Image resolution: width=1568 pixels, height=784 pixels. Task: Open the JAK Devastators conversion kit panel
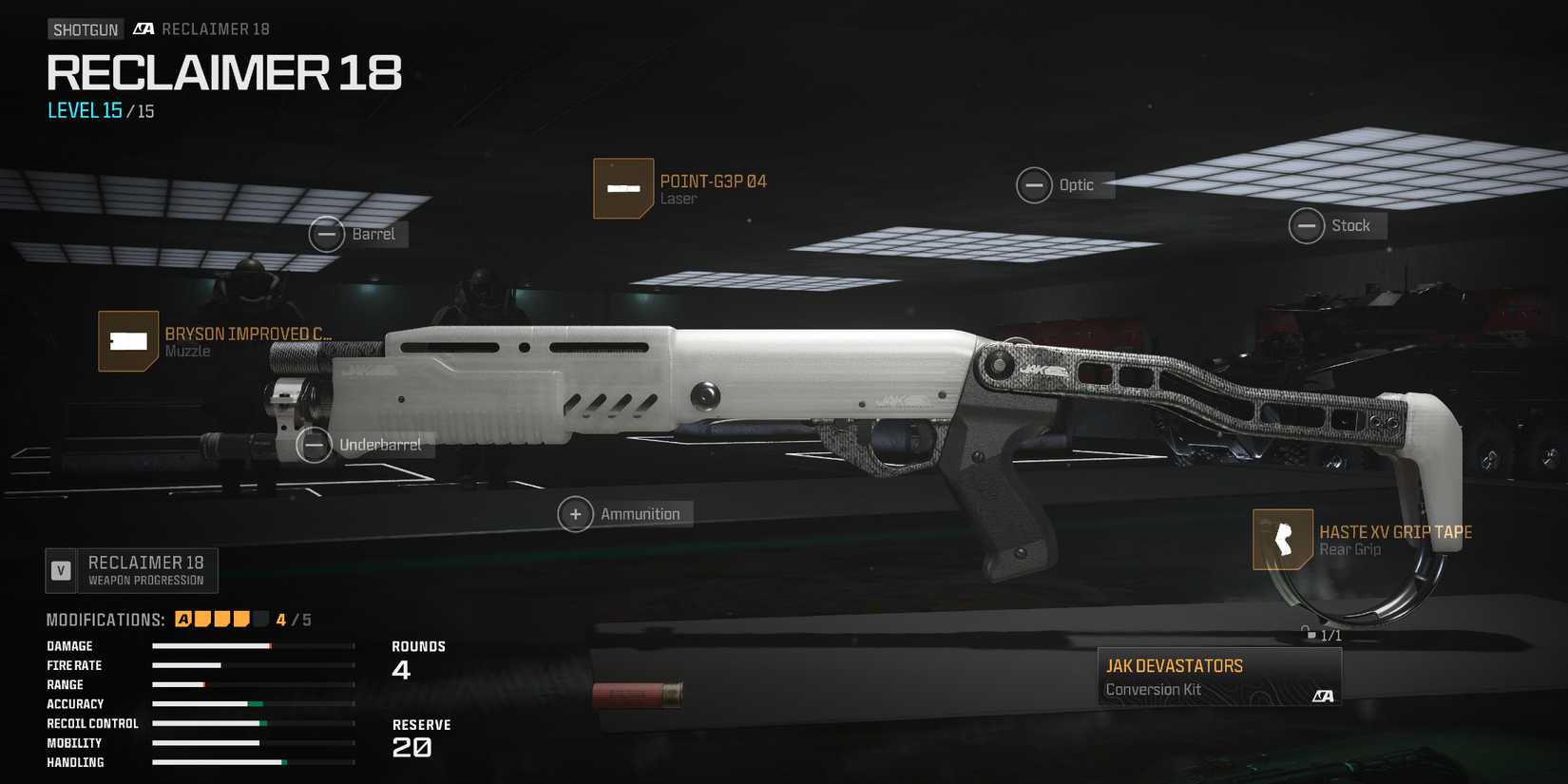(1216, 675)
